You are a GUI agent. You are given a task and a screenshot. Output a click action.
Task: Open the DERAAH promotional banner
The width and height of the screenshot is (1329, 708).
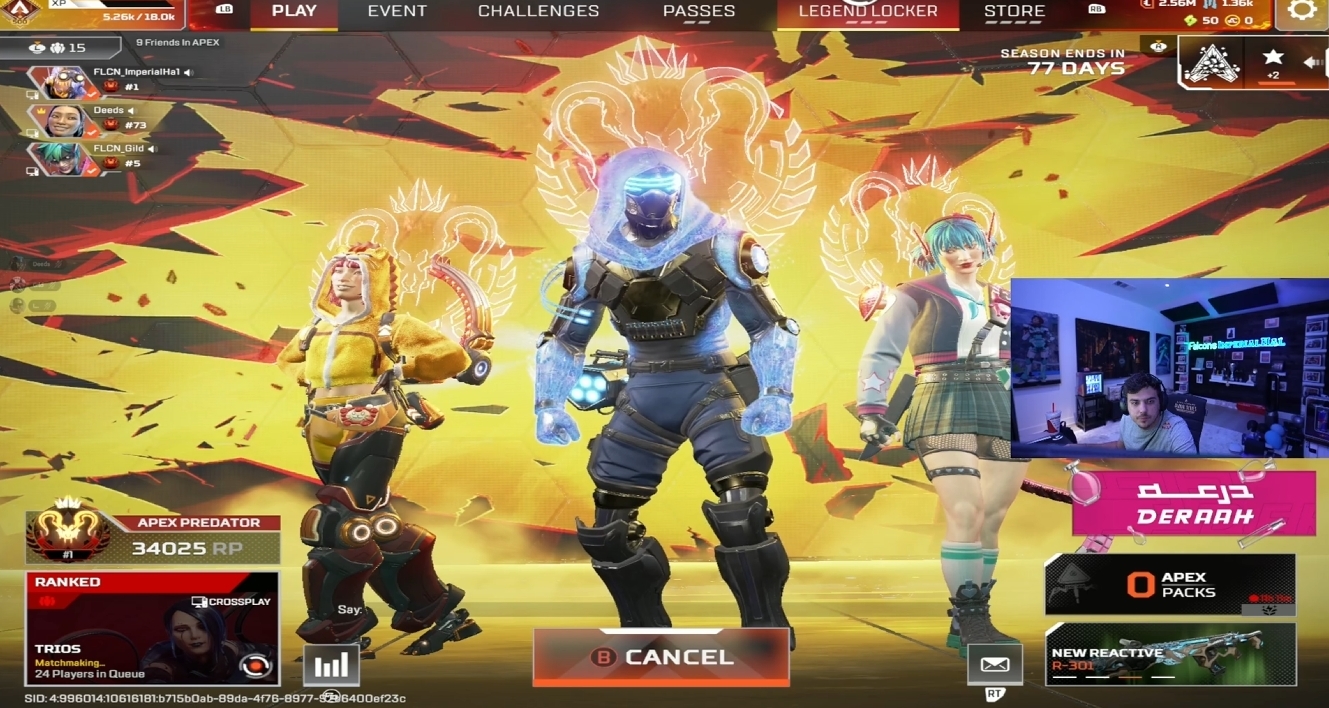tap(1193, 504)
